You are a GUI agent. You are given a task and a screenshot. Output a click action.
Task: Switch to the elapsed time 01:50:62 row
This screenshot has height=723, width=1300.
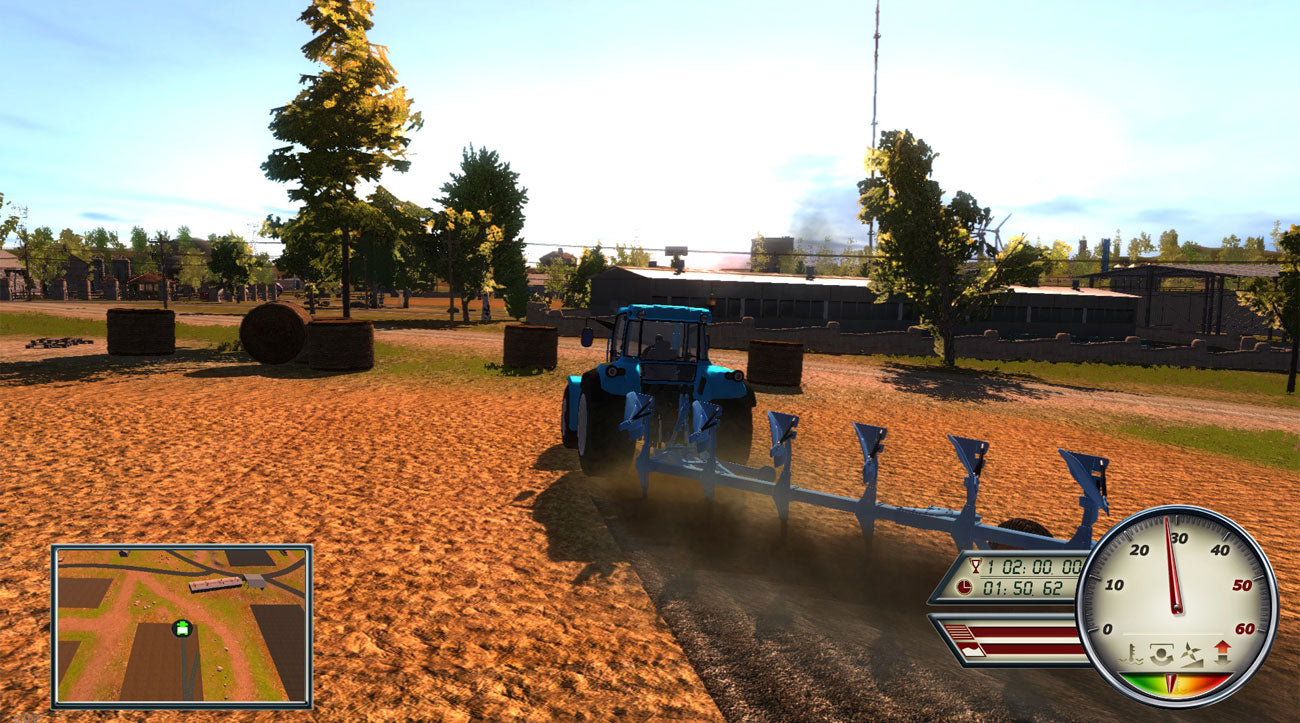point(1022,587)
